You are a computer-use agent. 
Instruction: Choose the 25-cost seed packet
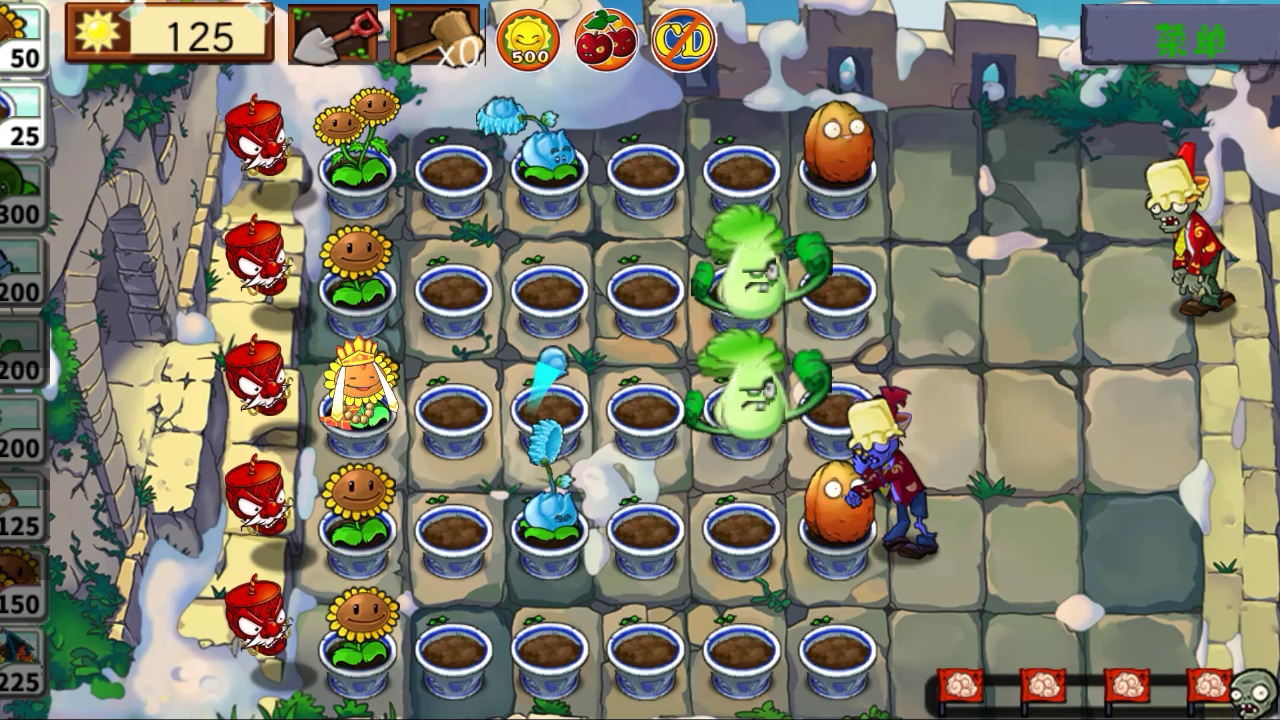click(20, 115)
